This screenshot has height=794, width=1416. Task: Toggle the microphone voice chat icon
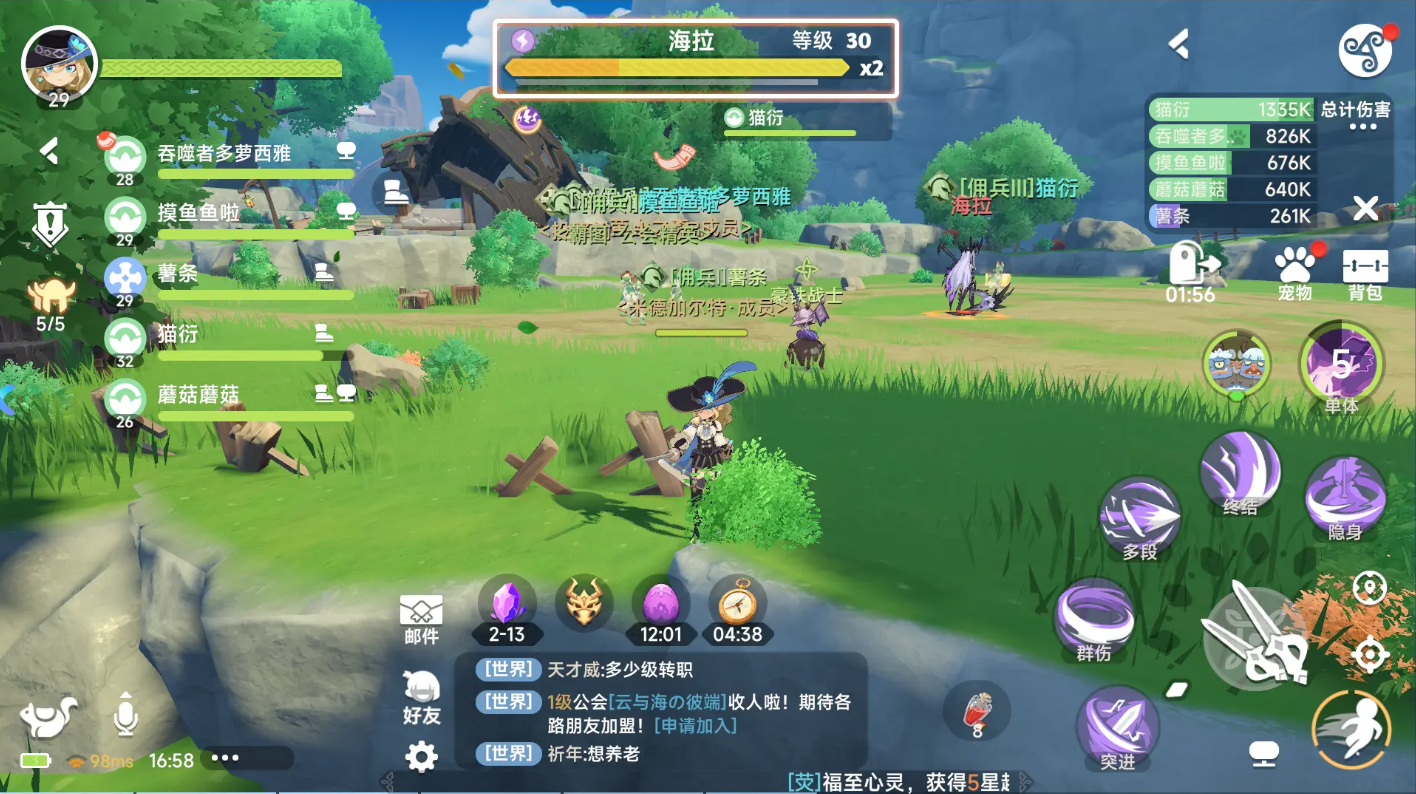point(126,714)
